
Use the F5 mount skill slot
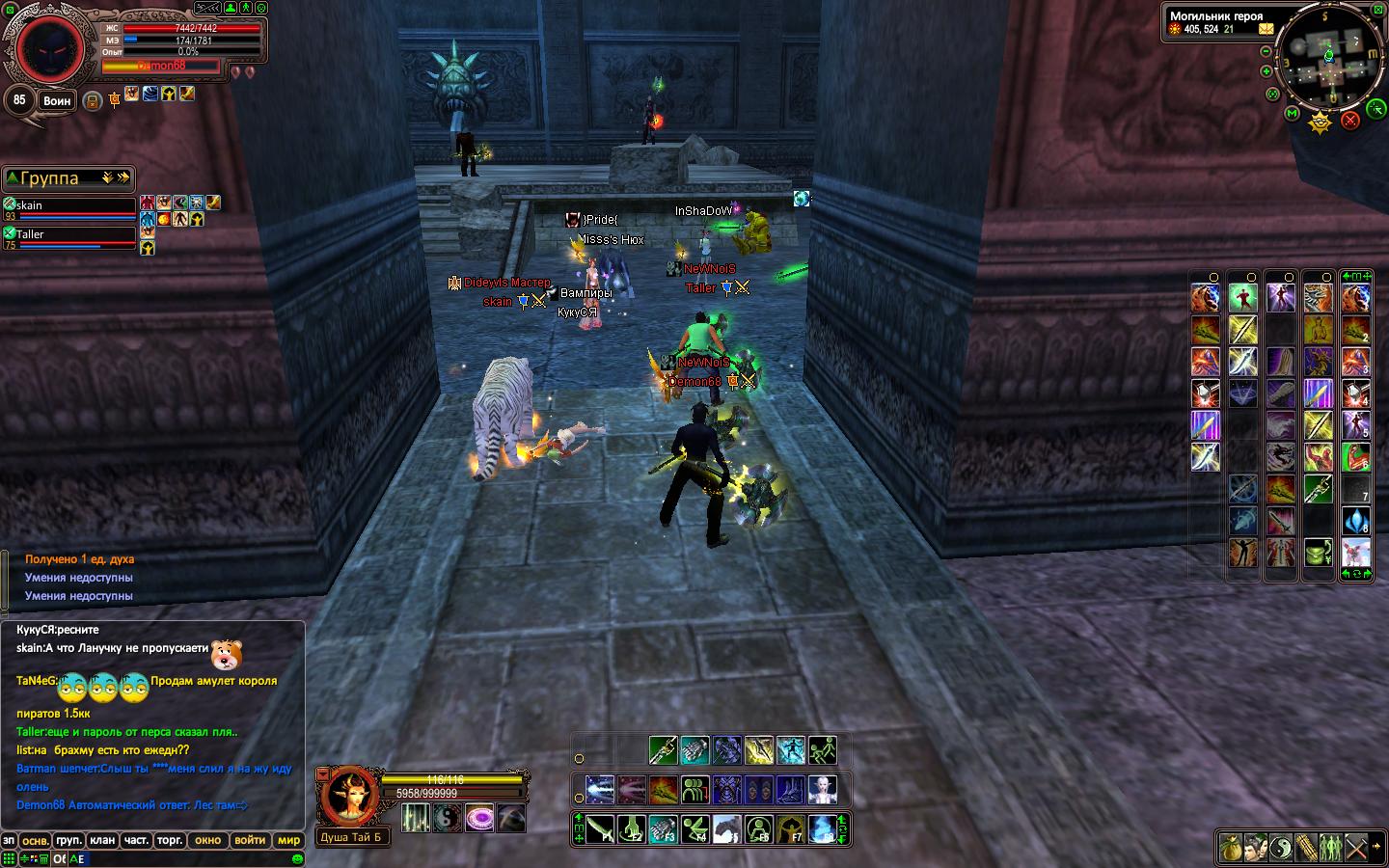(726, 828)
